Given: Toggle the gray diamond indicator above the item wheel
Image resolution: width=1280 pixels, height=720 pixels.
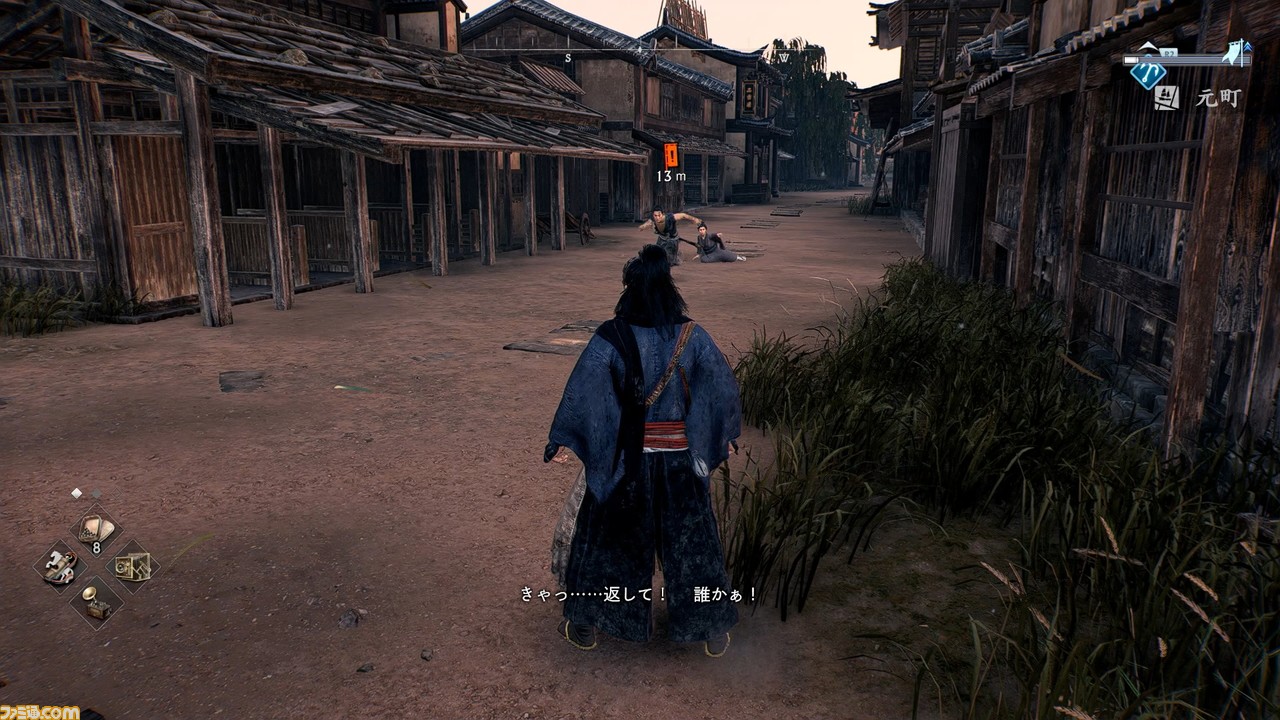Looking at the screenshot, I should point(97,493).
